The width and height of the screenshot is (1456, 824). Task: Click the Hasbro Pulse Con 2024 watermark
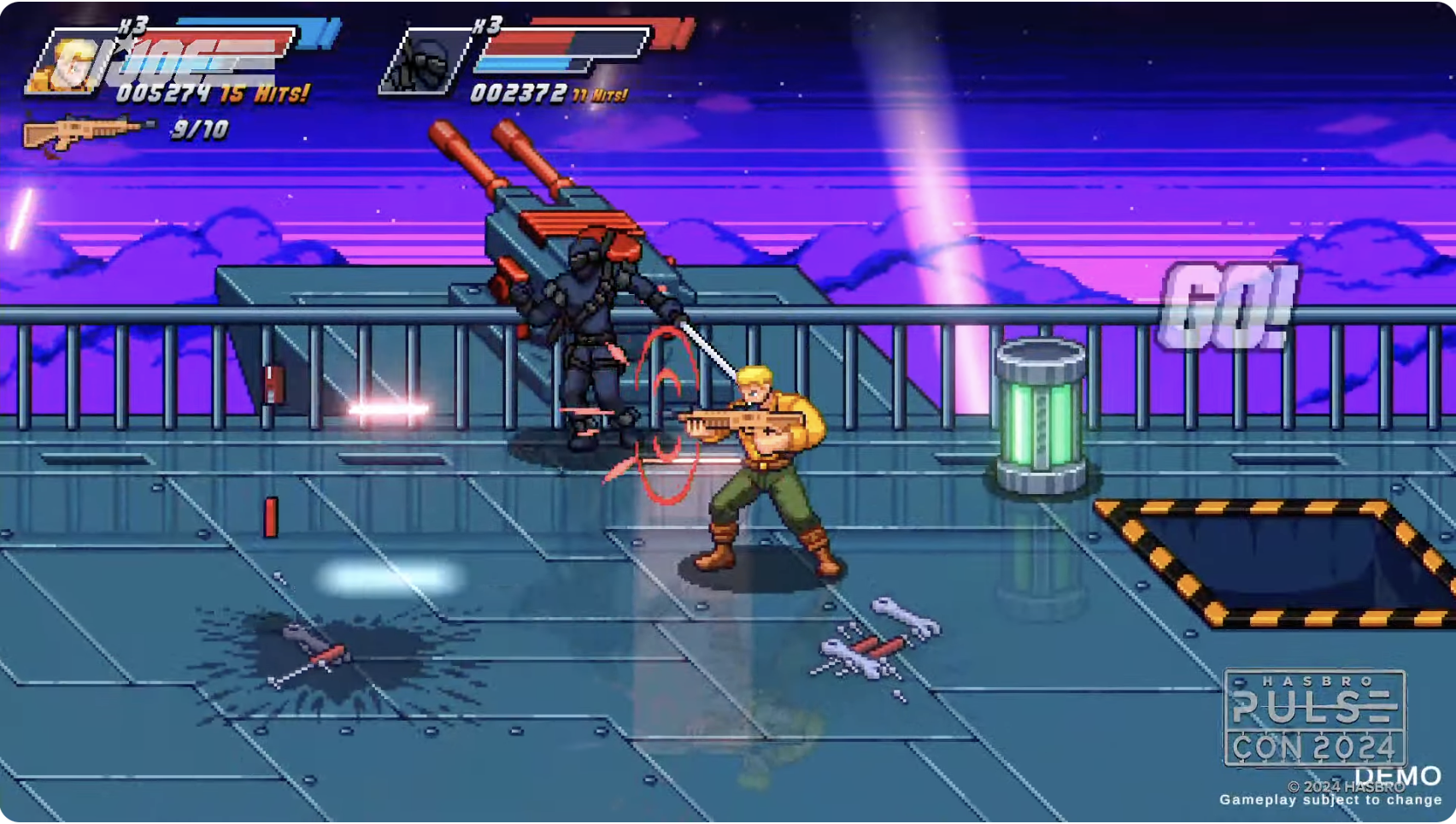pyautogui.click(x=1314, y=716)
